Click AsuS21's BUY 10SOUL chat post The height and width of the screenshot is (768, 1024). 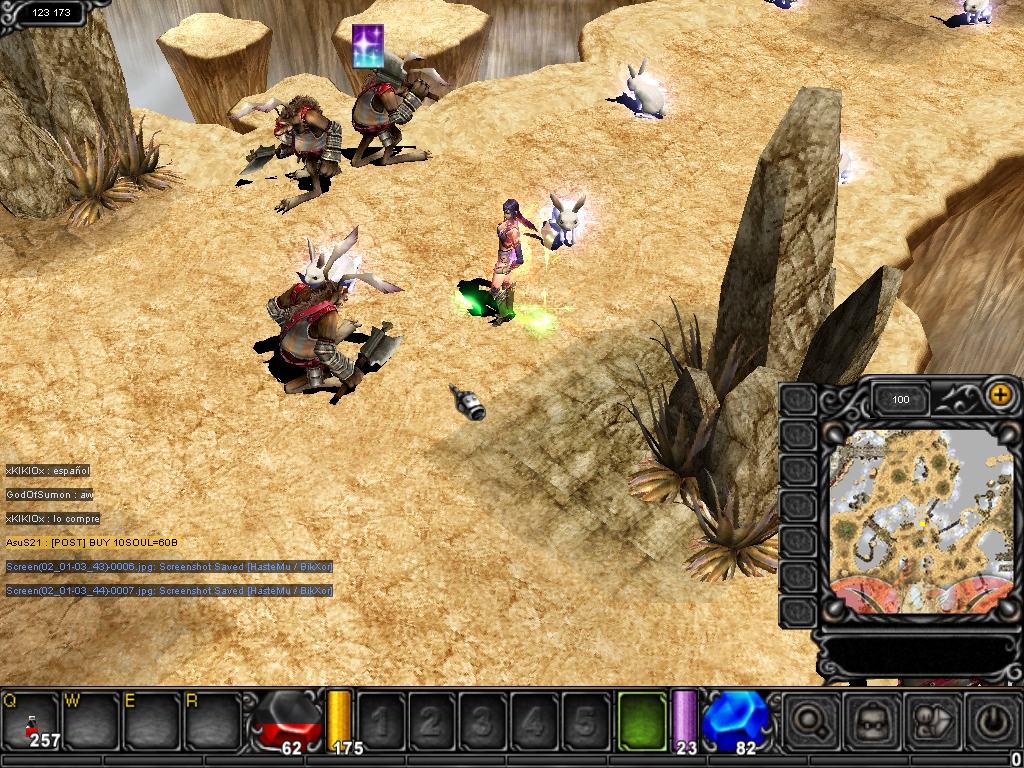(93, 542)
